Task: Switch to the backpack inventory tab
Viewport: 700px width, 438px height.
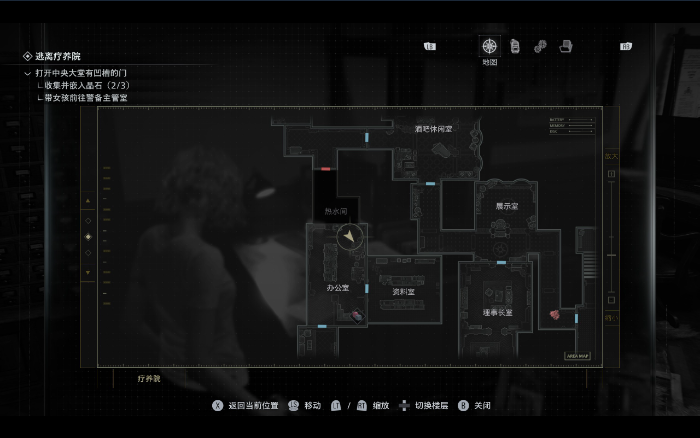Action: (x=515, y=46)
